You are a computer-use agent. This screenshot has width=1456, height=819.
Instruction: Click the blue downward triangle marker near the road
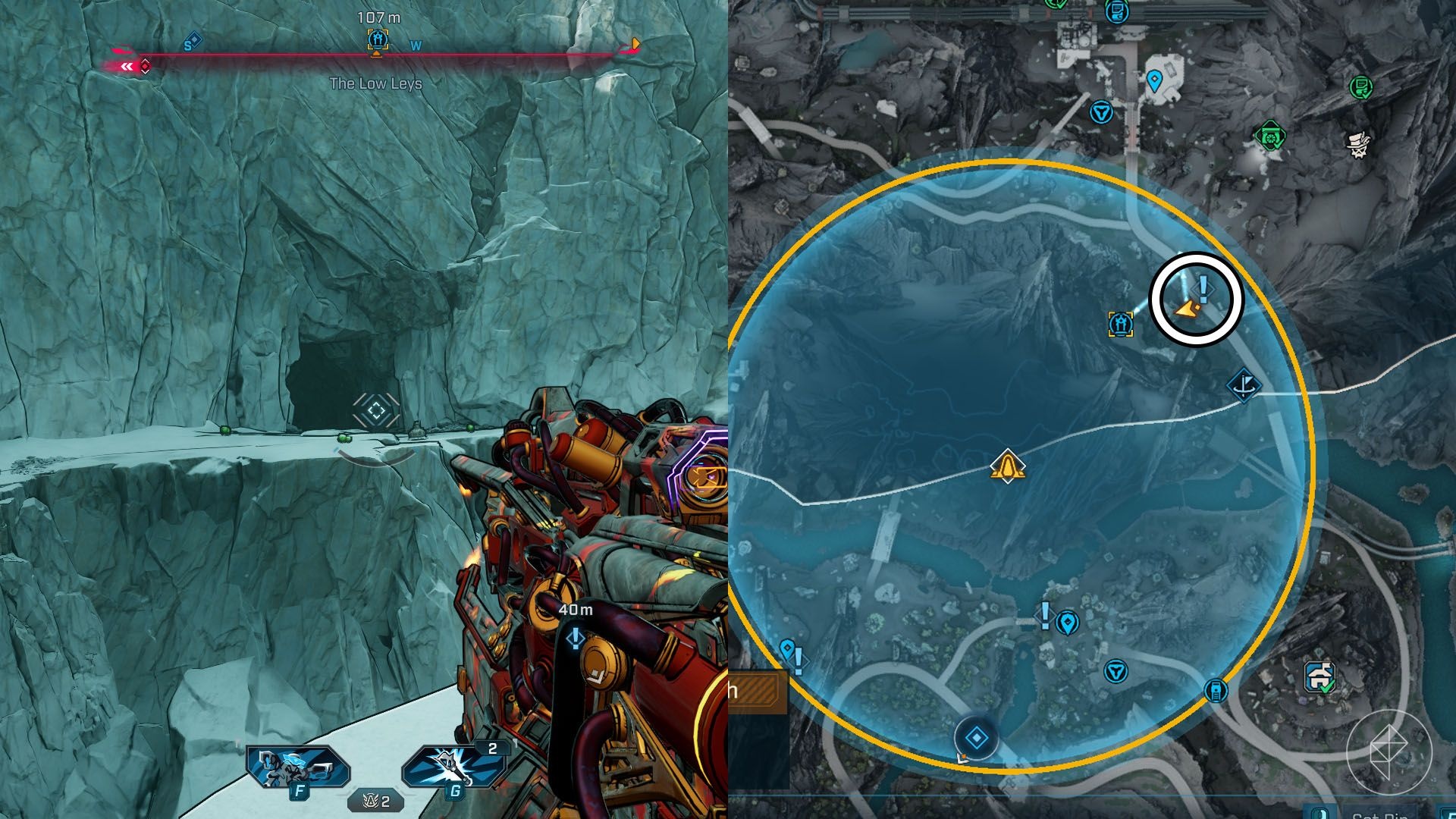pyautogui.click(x=1100, y=113)
